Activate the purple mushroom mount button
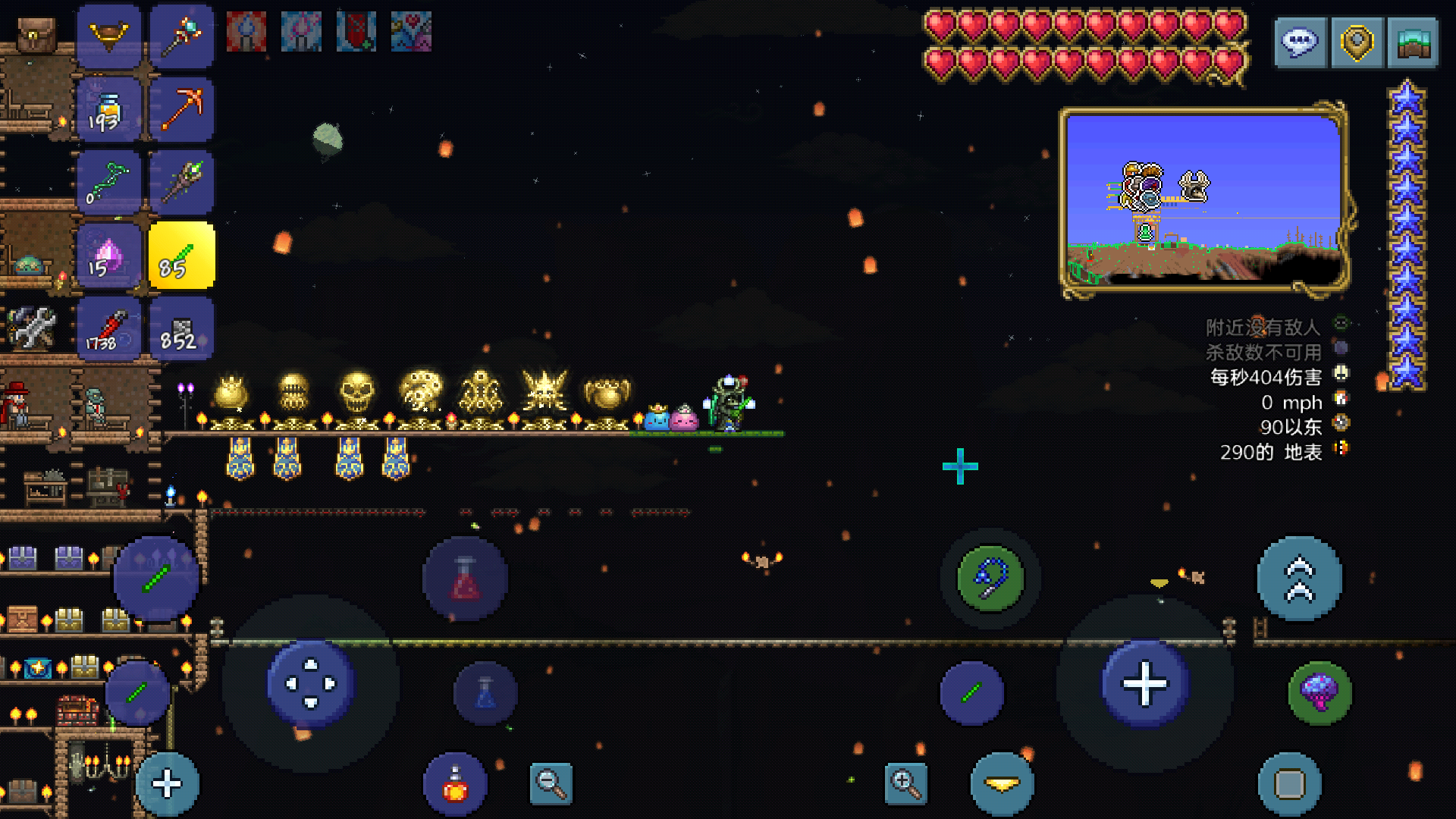Screen dimensions: 1456x819 pos(1319,692)
